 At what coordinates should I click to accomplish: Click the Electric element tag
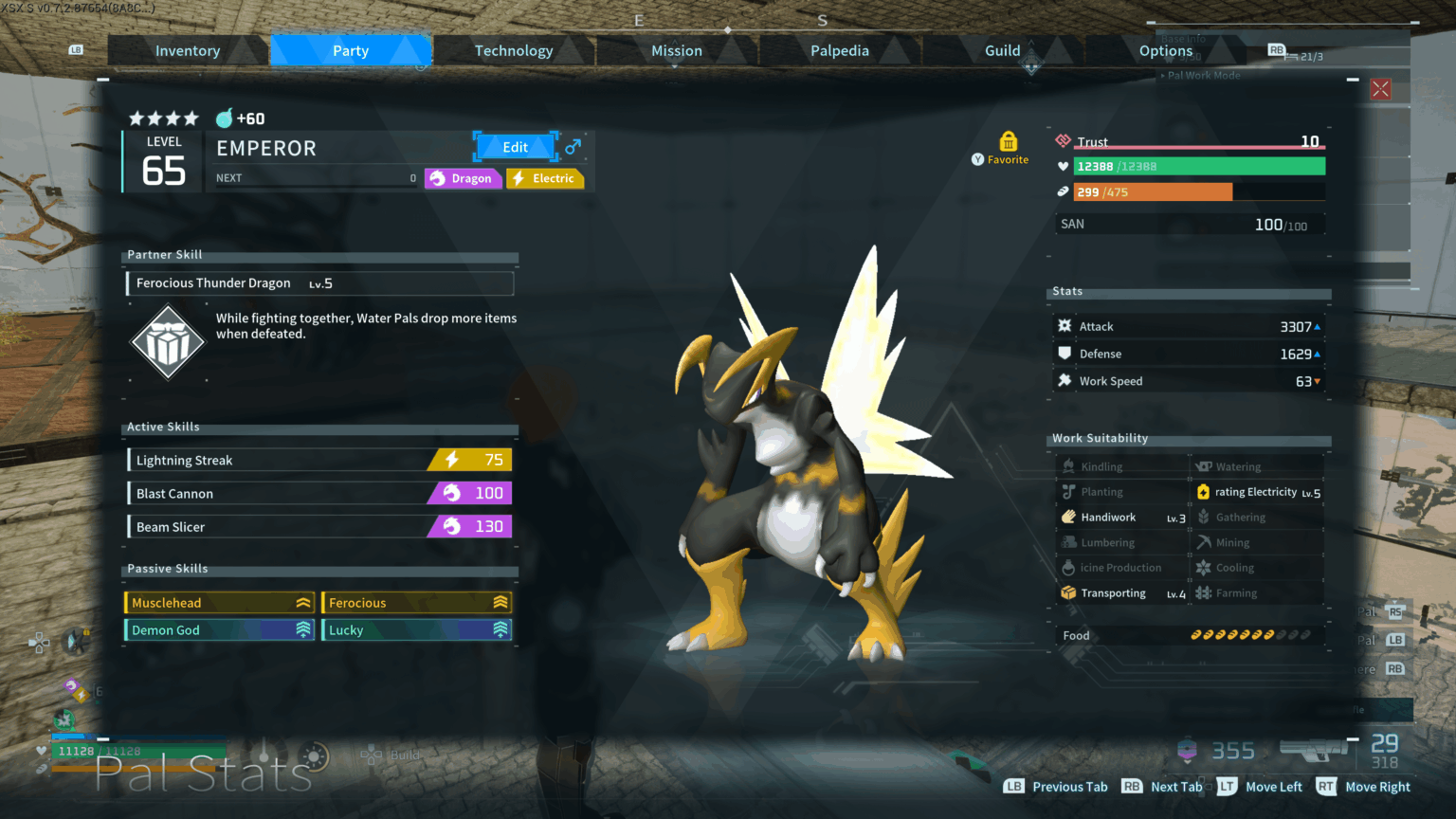click(x=545, y=178)
